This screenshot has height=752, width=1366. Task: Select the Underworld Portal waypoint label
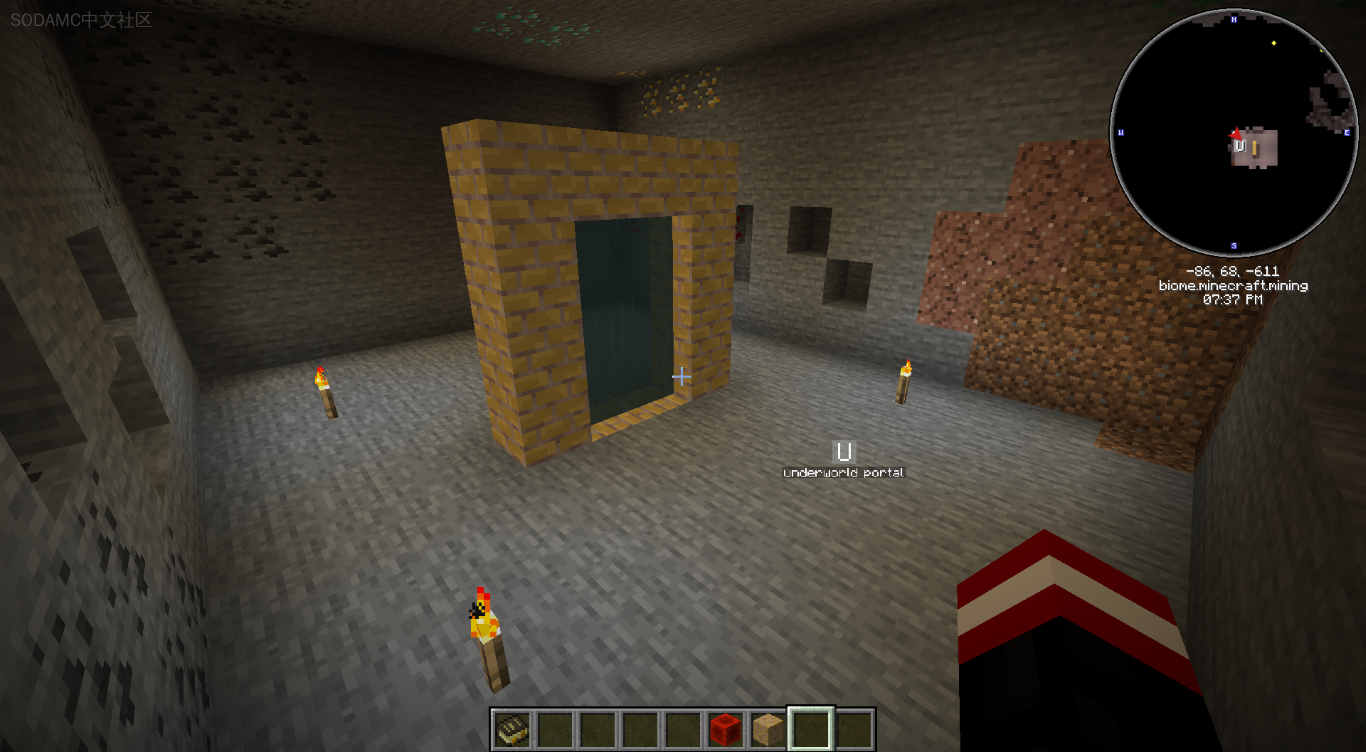click(x=844, y=472)
